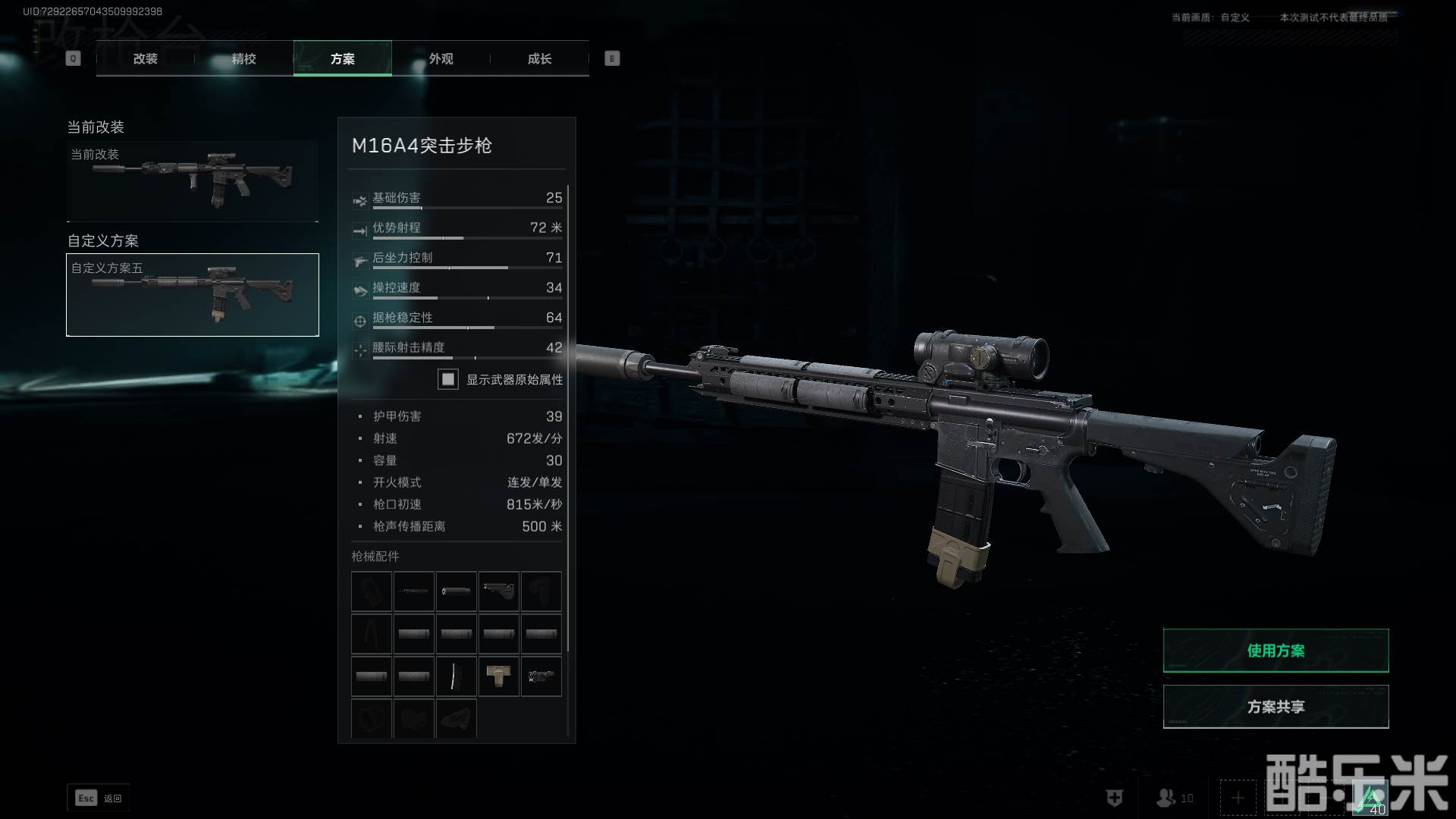1456x819 pixels.
Task: Click the shield cross icon
Action: coord(1114,798)
